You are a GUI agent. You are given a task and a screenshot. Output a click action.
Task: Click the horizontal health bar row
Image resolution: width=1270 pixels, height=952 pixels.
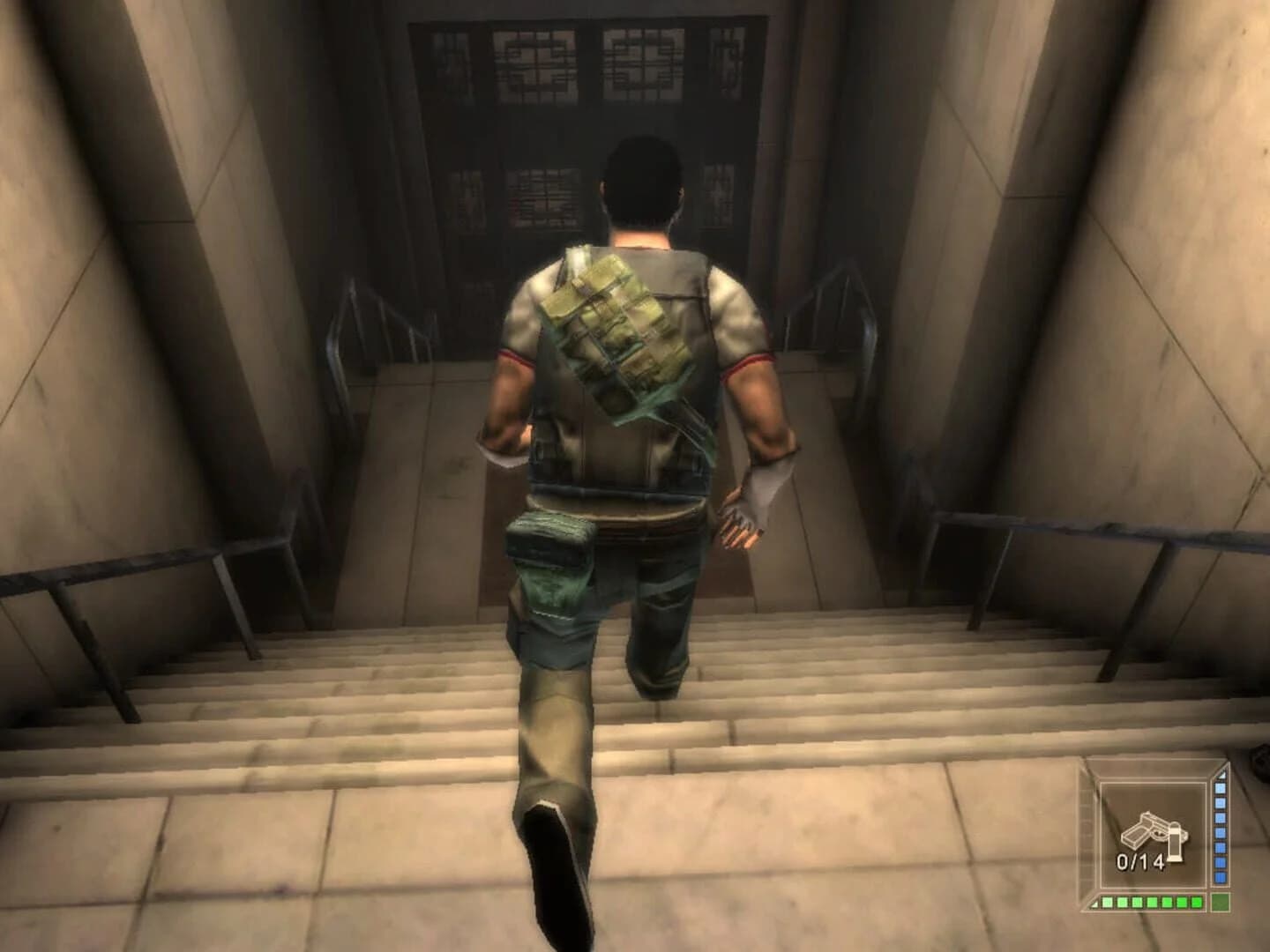(1148, 902)
